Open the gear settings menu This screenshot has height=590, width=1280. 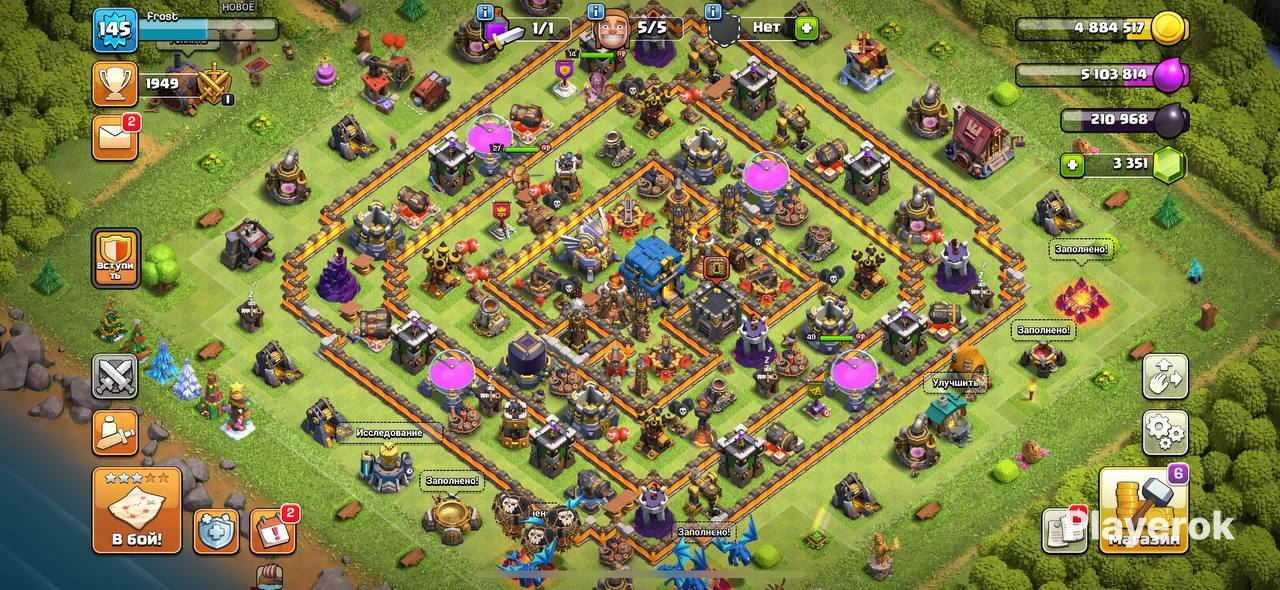click(x=1165, y=432)
